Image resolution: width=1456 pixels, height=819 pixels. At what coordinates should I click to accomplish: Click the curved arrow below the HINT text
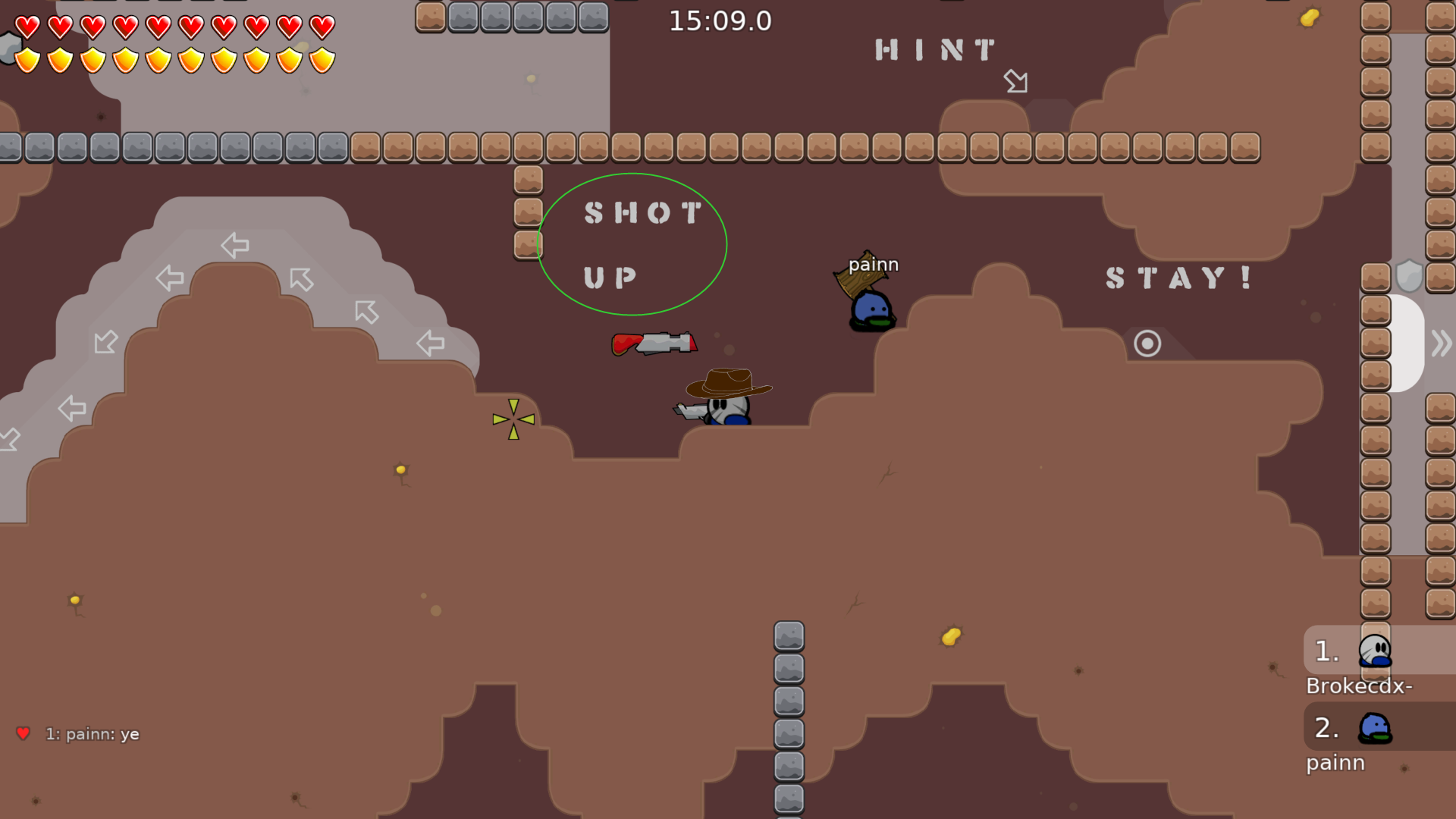(x=1016, y=82)
